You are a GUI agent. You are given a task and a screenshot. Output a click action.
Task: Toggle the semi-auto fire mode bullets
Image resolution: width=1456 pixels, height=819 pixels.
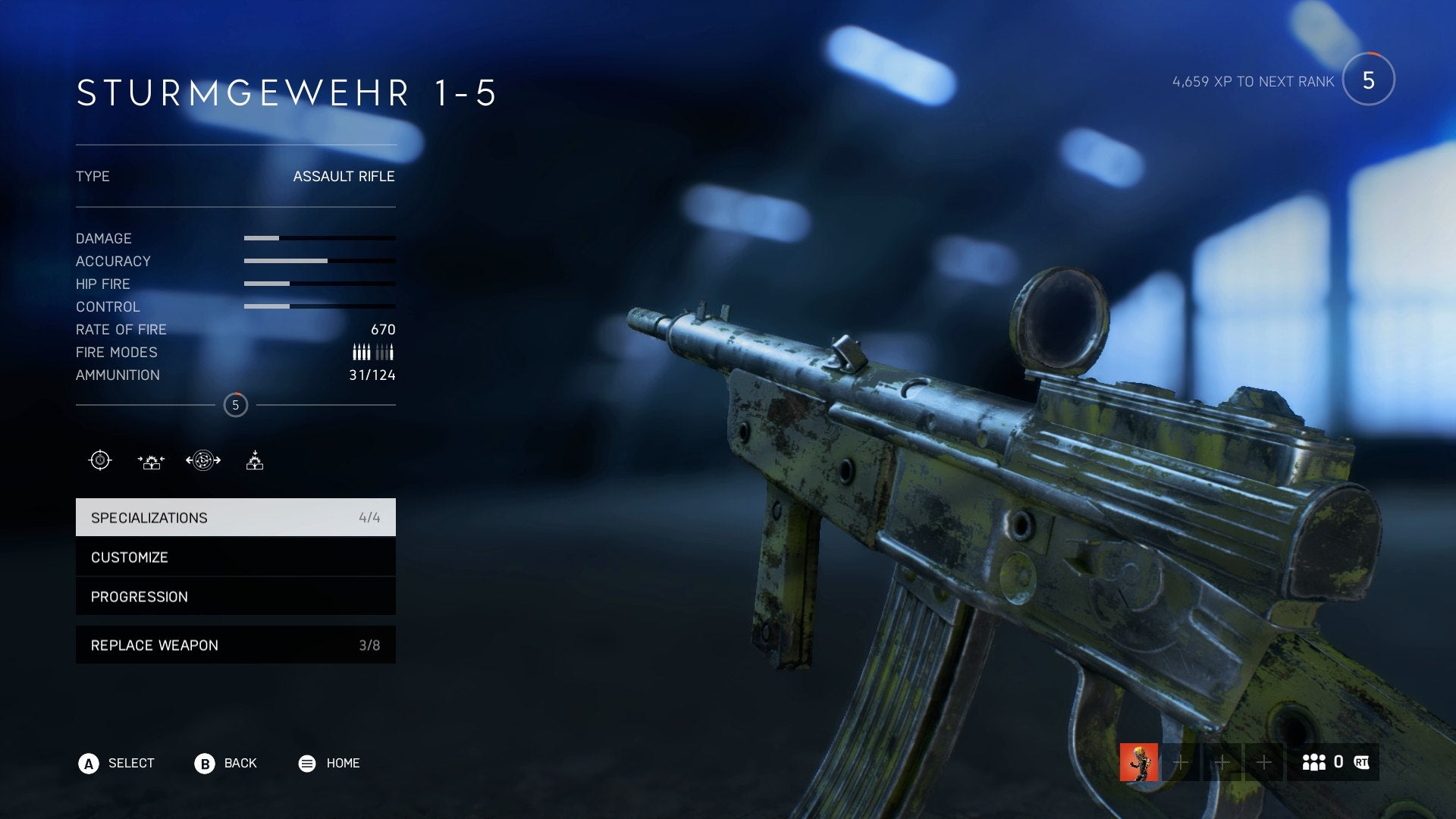[x=385, y=351]
